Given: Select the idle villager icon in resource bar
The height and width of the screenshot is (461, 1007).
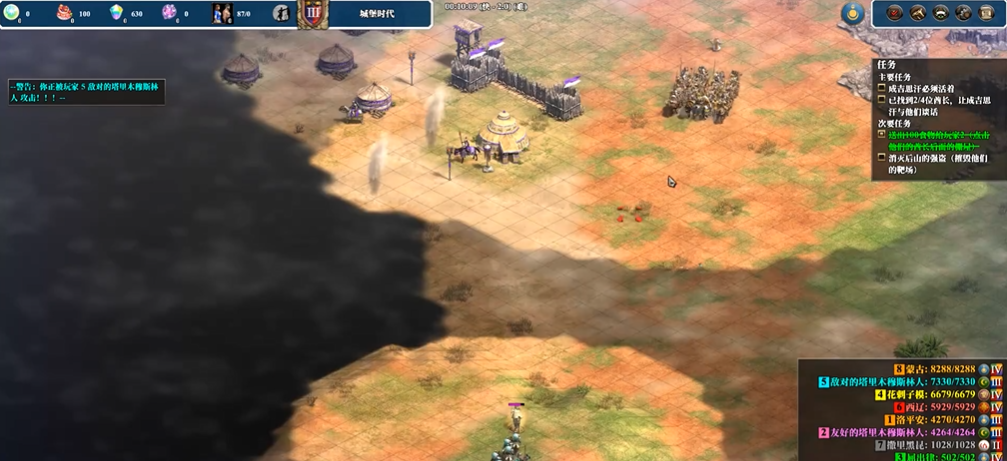Looking at the screenshot, I should 281,14.
